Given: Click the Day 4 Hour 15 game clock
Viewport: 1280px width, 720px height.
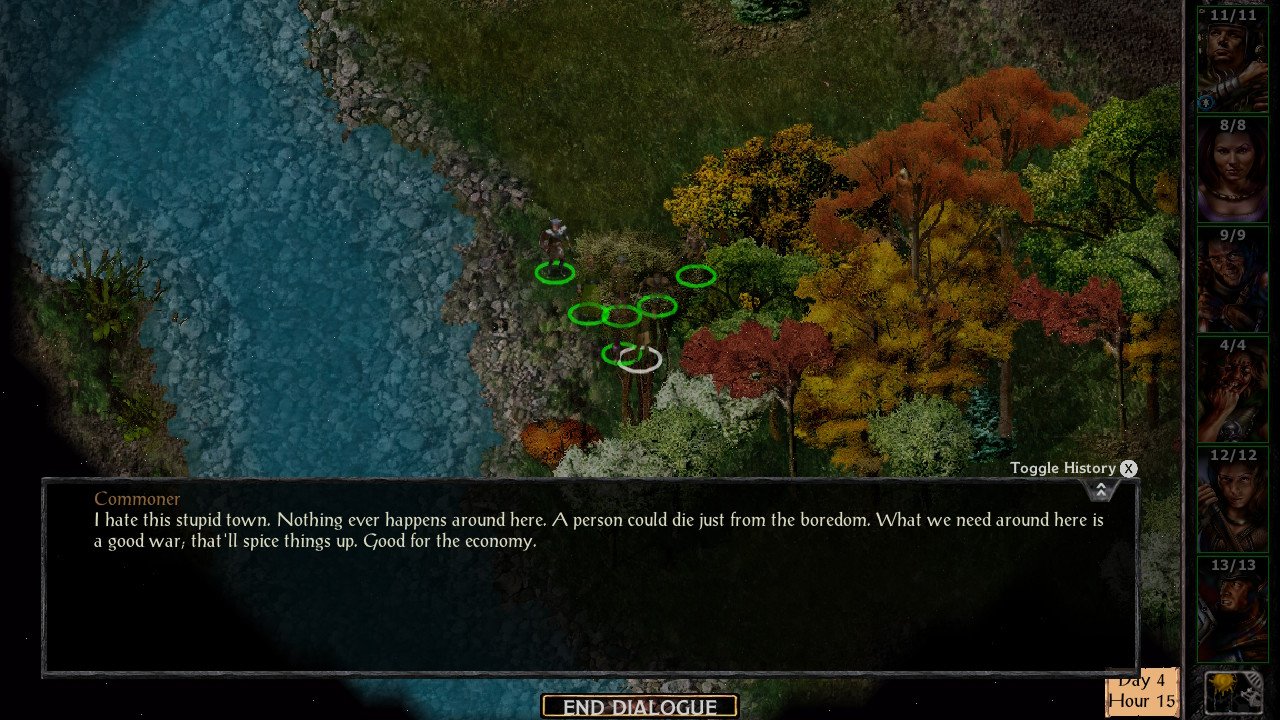Looking at the screenshot, I should 1142,690.
